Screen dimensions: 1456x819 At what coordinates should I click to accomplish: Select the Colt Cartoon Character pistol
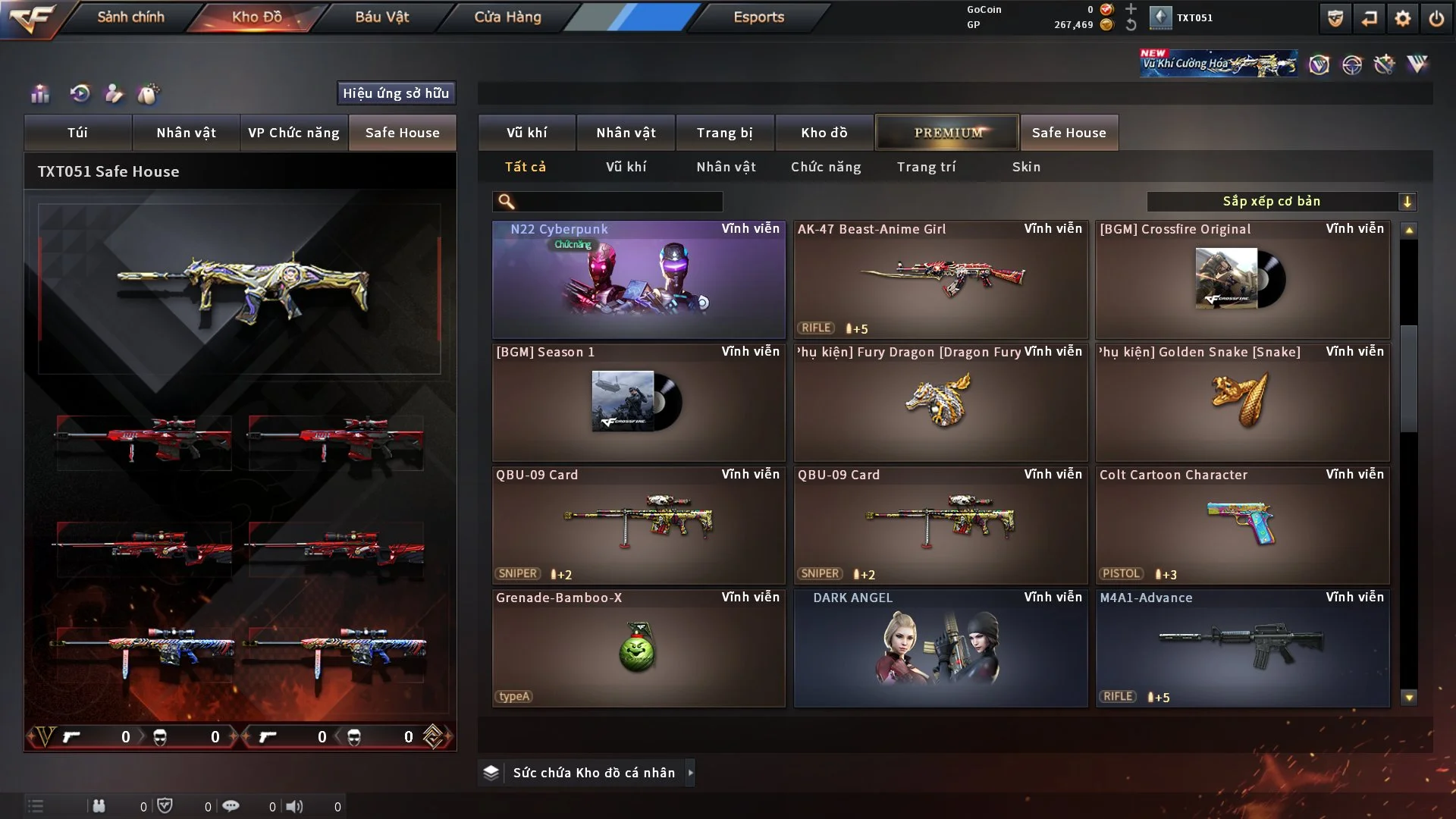(x=1242, y=525)
